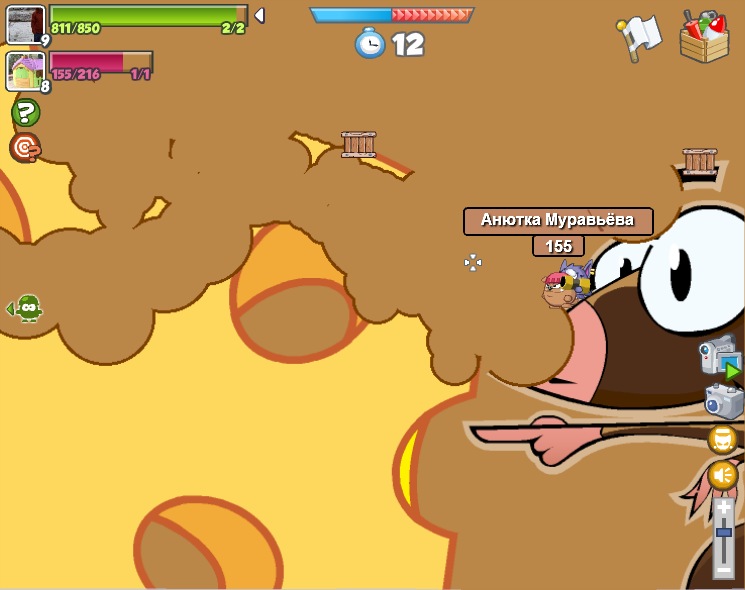Collapse the team health panel arrow
The image size is (745, 590).
coord(259,15)
